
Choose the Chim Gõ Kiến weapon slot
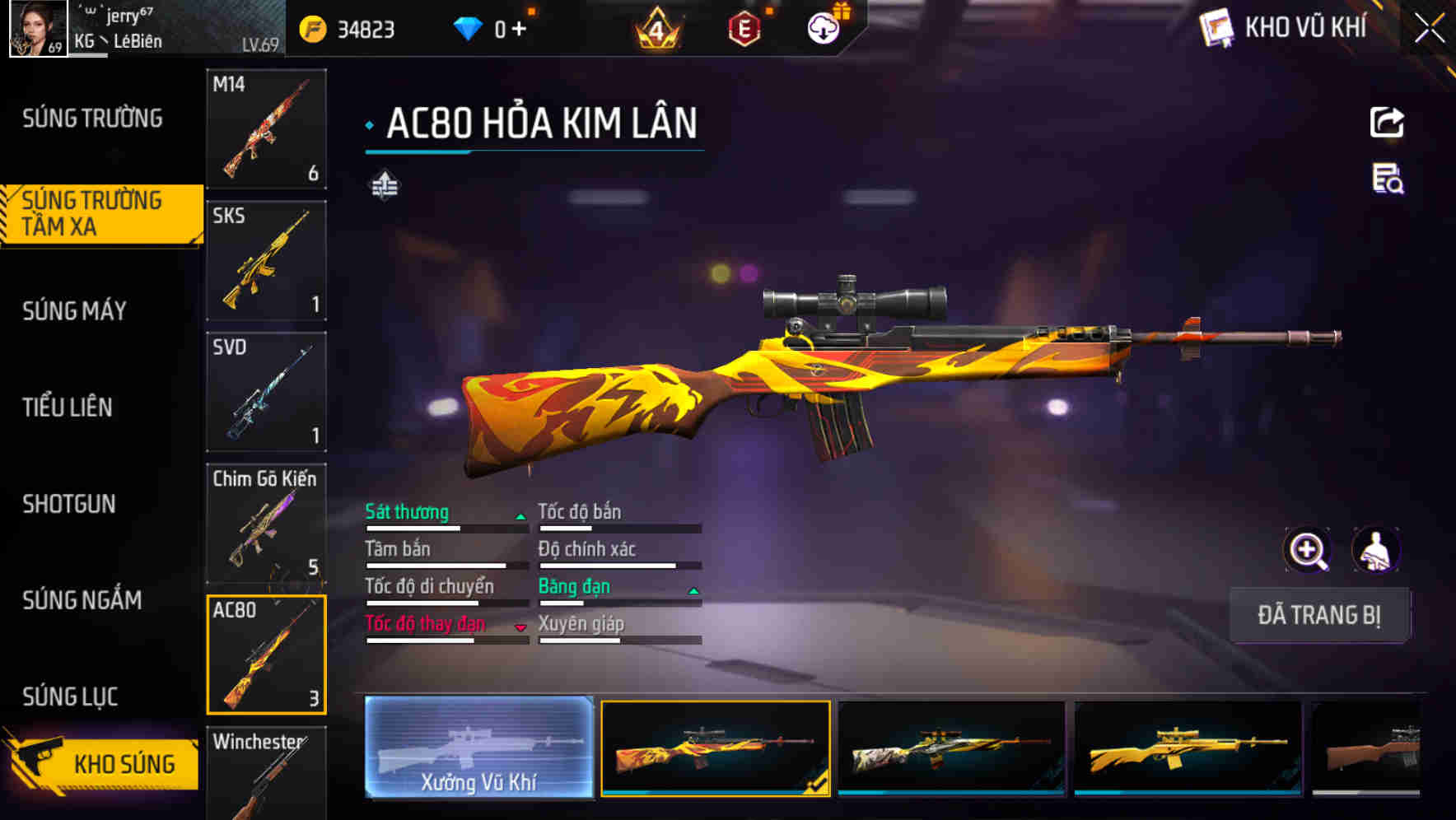click(x=266, y=524)
